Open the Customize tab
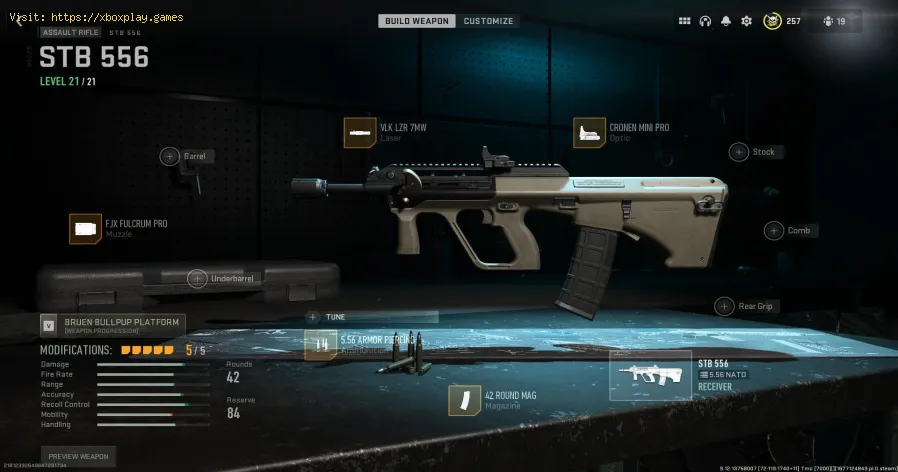The image size is (898, 472). (489, 21)
